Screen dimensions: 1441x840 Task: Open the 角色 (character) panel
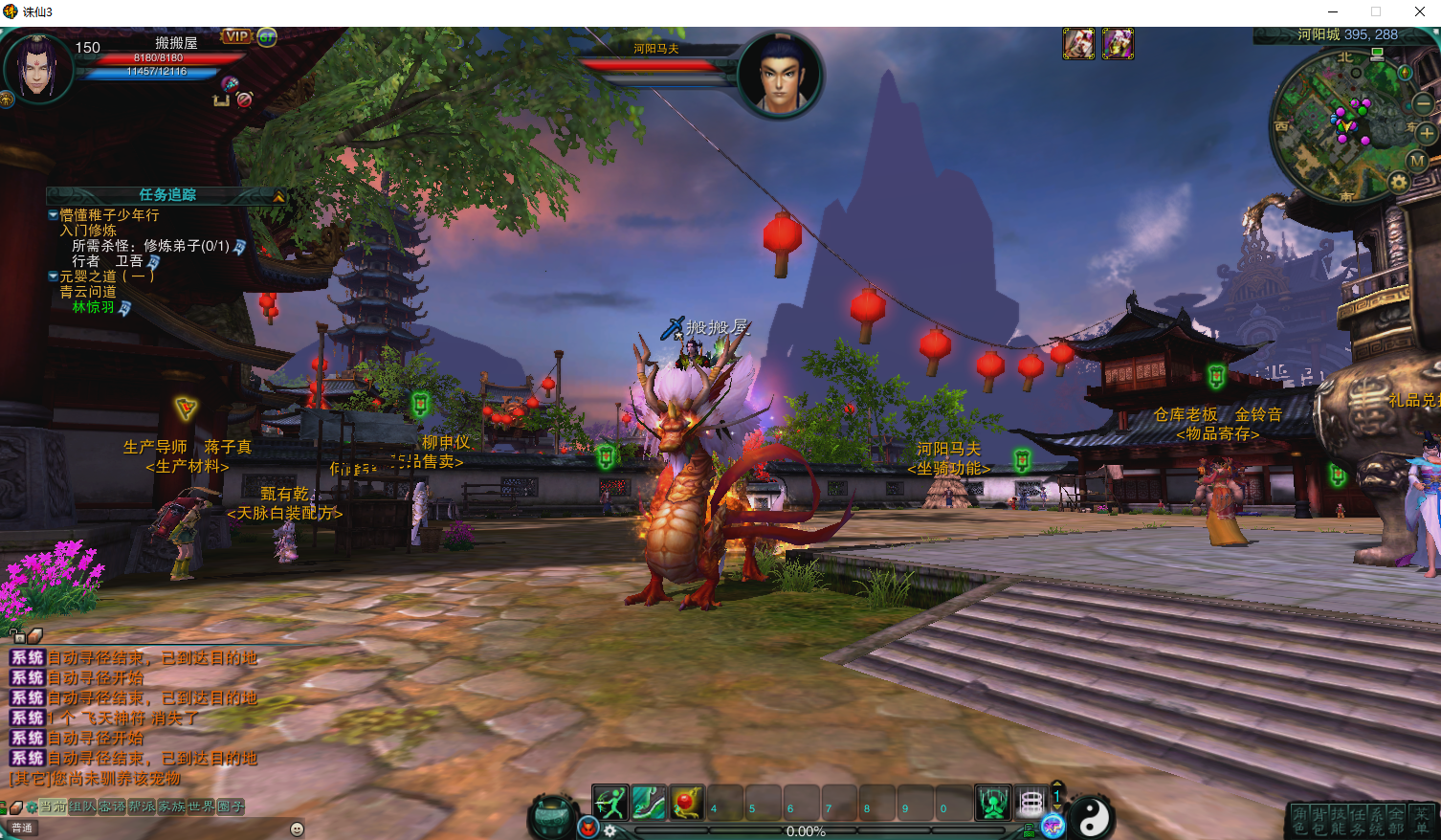(x=1299, y=821)
